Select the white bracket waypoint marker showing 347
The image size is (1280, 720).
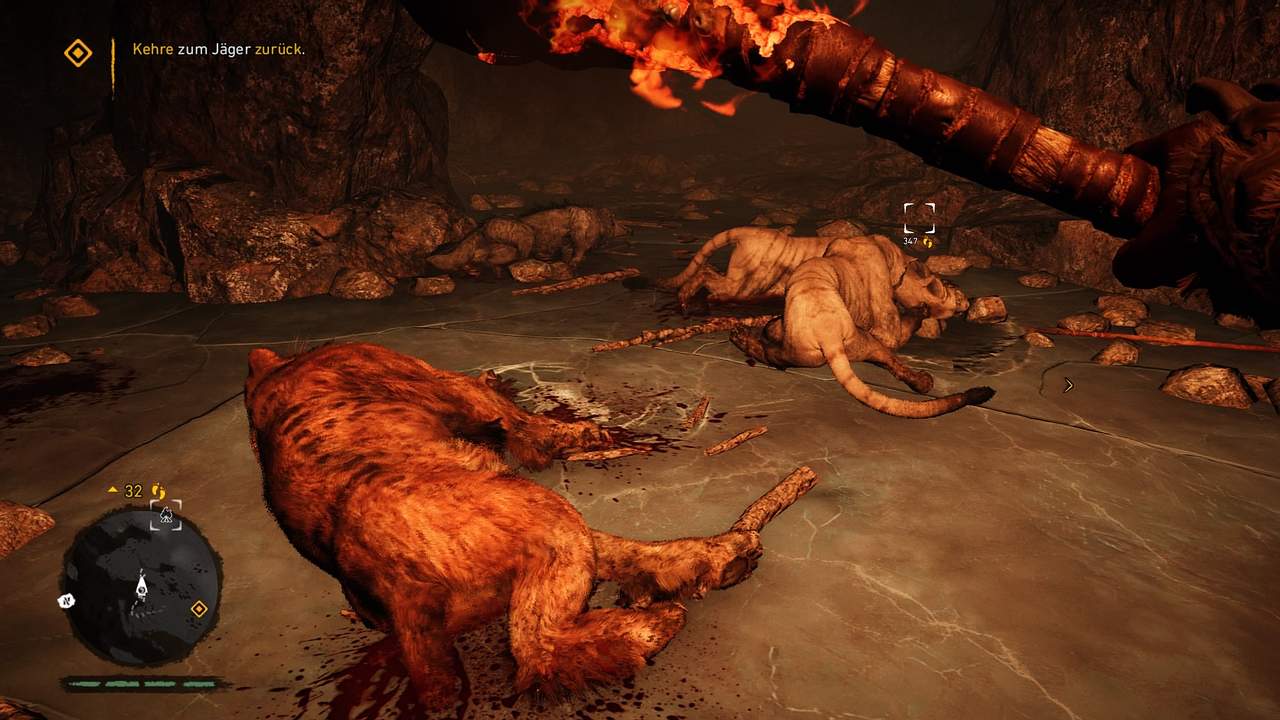(919, 218)
